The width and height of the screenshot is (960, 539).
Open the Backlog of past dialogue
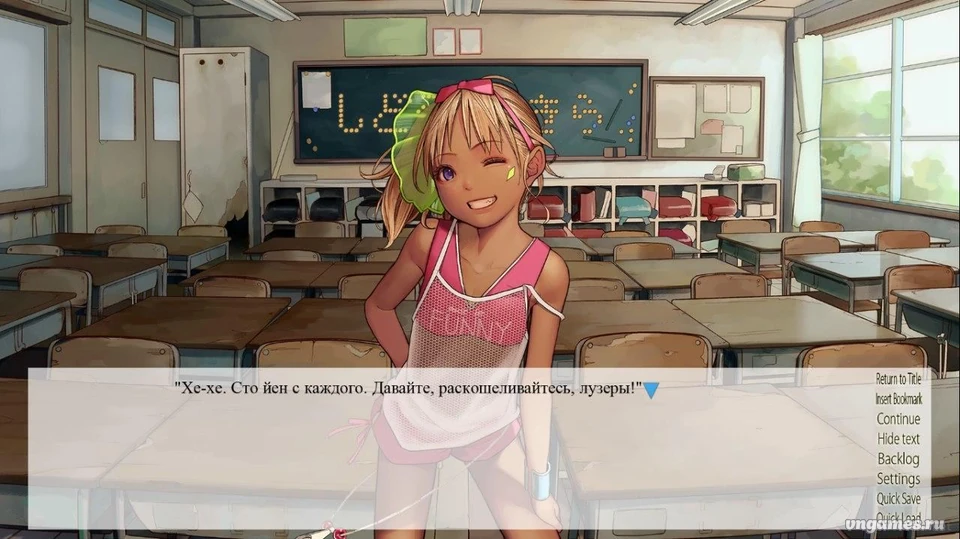point(898,459)
